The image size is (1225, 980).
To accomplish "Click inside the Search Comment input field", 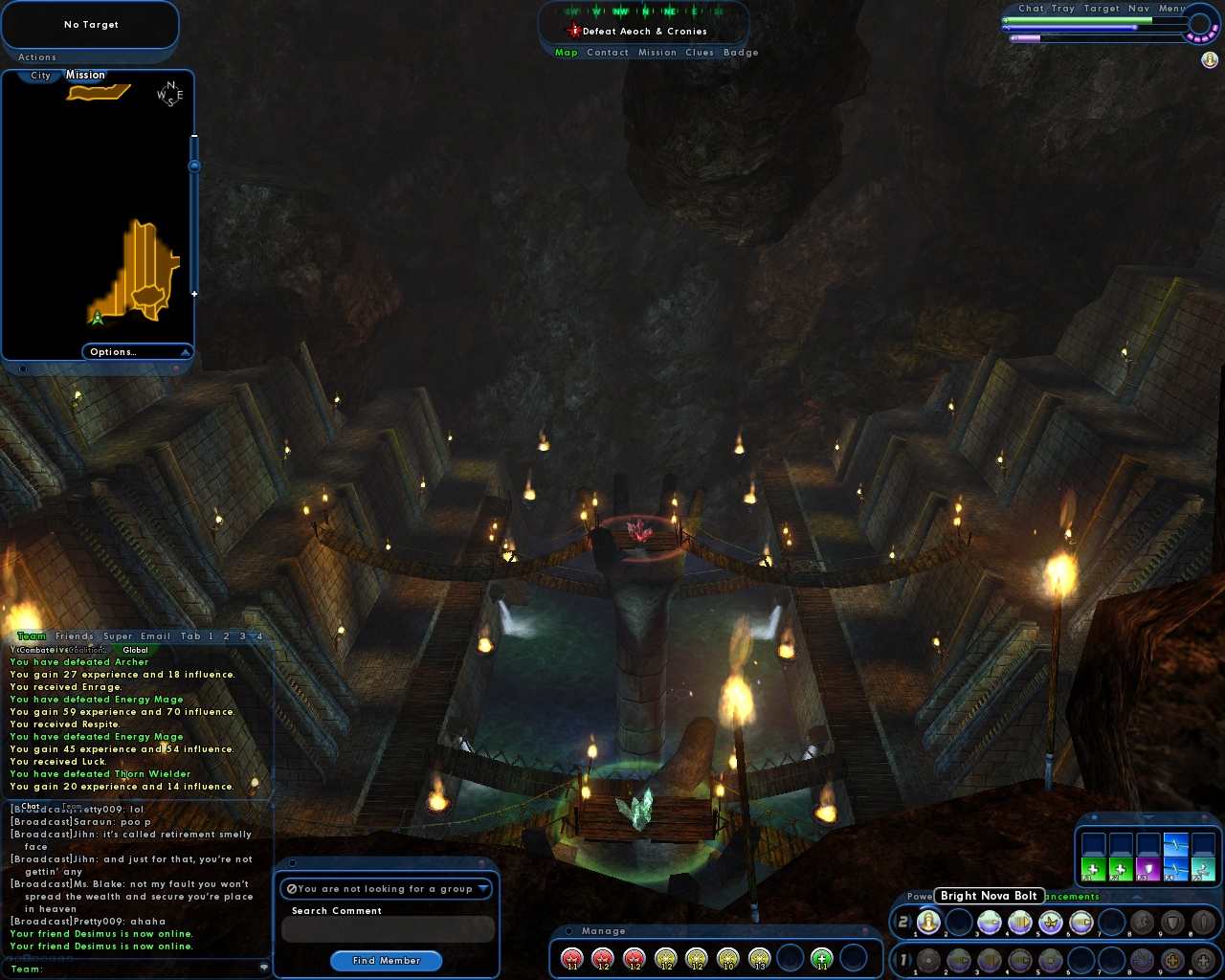I will click(x=387, y=928).
